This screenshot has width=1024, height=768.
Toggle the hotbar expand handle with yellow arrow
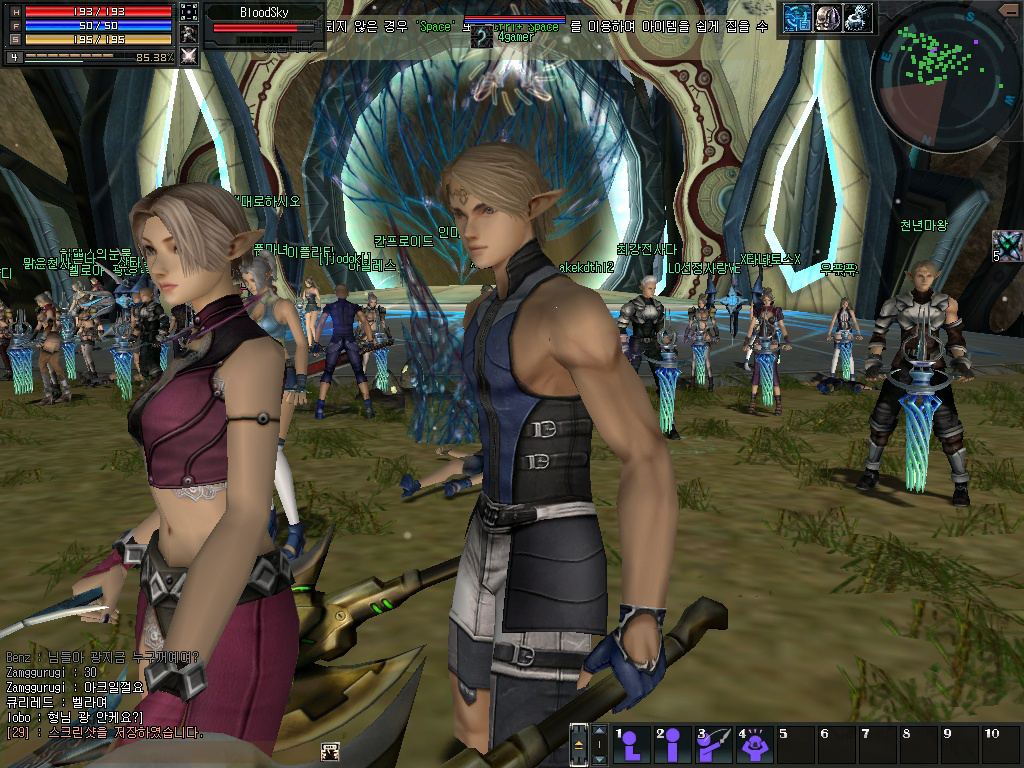click(579, 745)
